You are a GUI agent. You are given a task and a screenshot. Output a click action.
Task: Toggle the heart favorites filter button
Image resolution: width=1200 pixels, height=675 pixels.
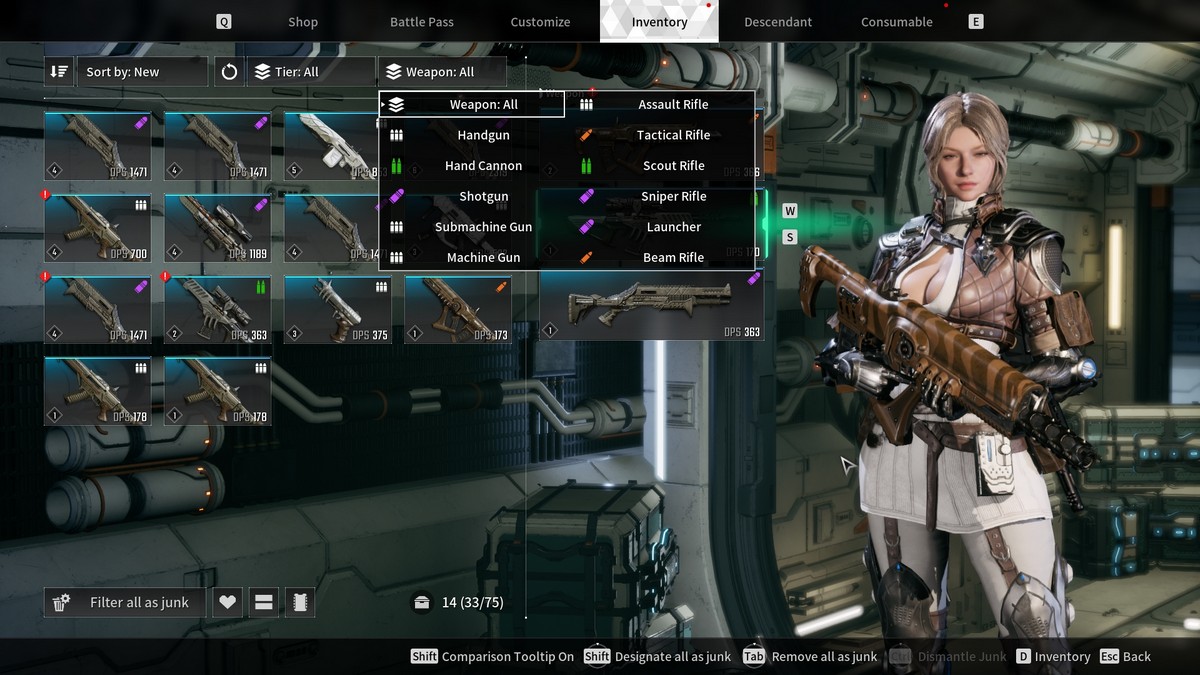pyautogui.click(x=228, y=602)
